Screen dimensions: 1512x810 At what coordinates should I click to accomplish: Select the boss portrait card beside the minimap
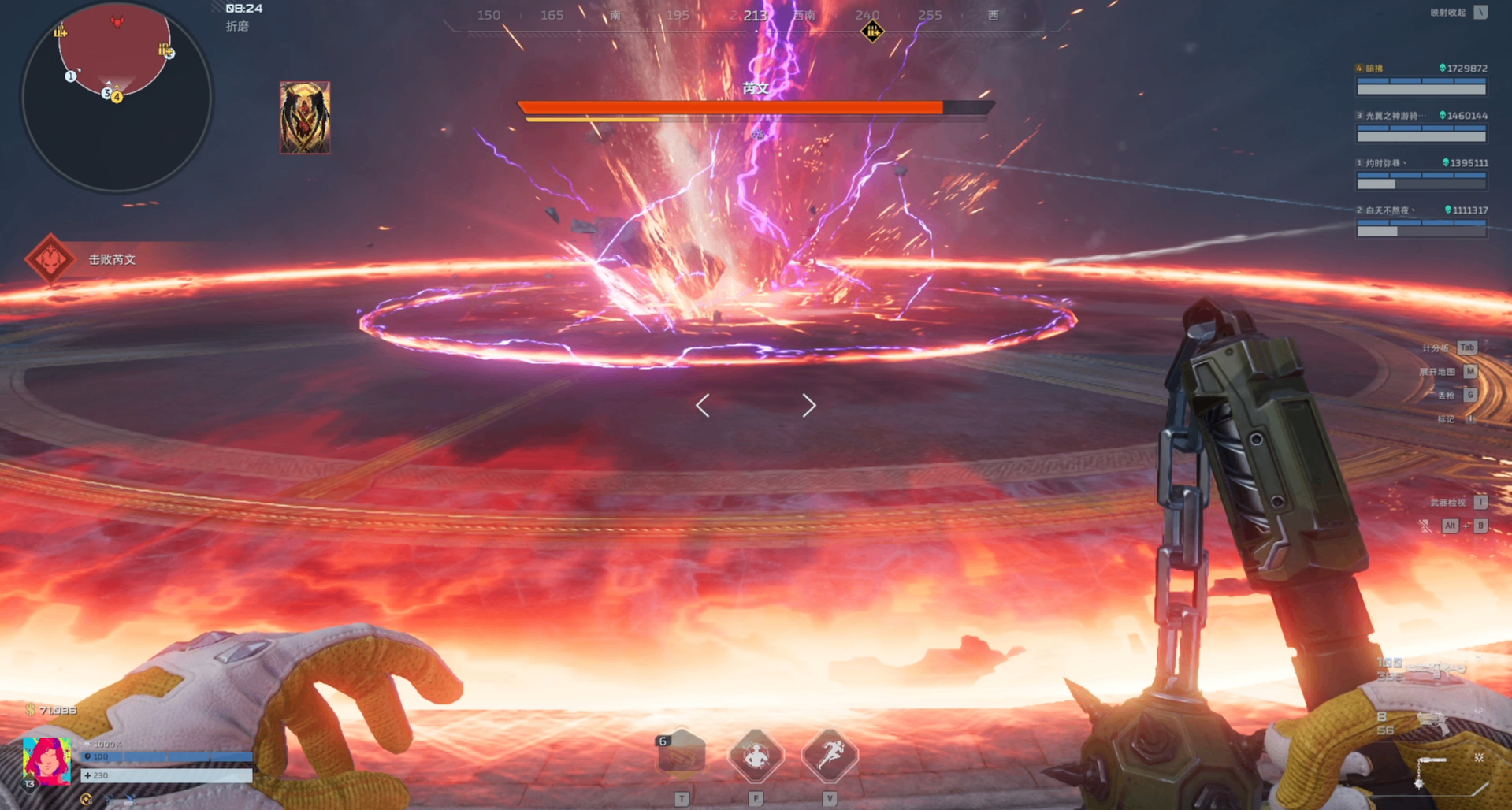[x=305, y=117]
